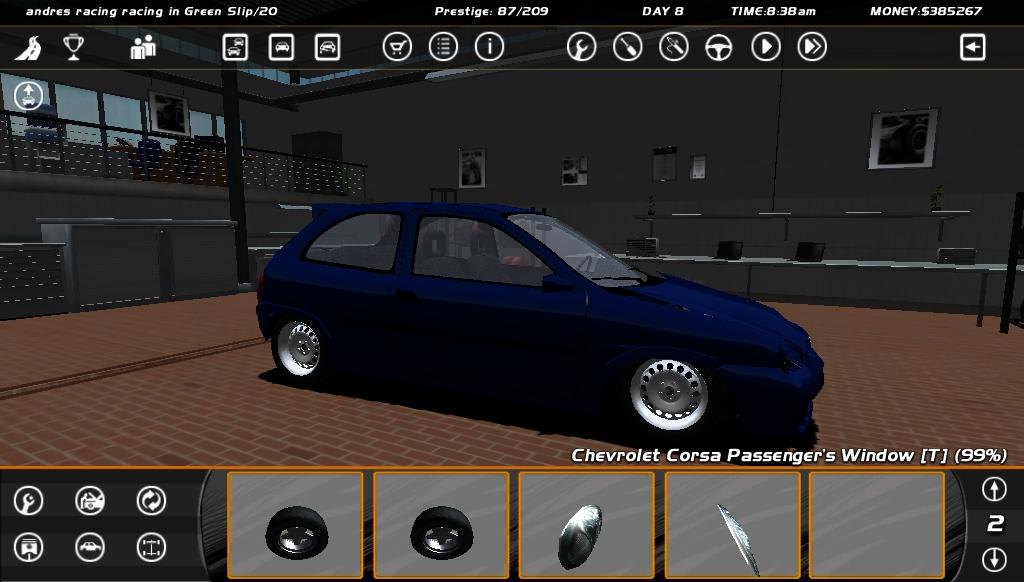Select the steering wheel drive icon
The height and width of the screenshot is (582, 1024).
(719, 47)
